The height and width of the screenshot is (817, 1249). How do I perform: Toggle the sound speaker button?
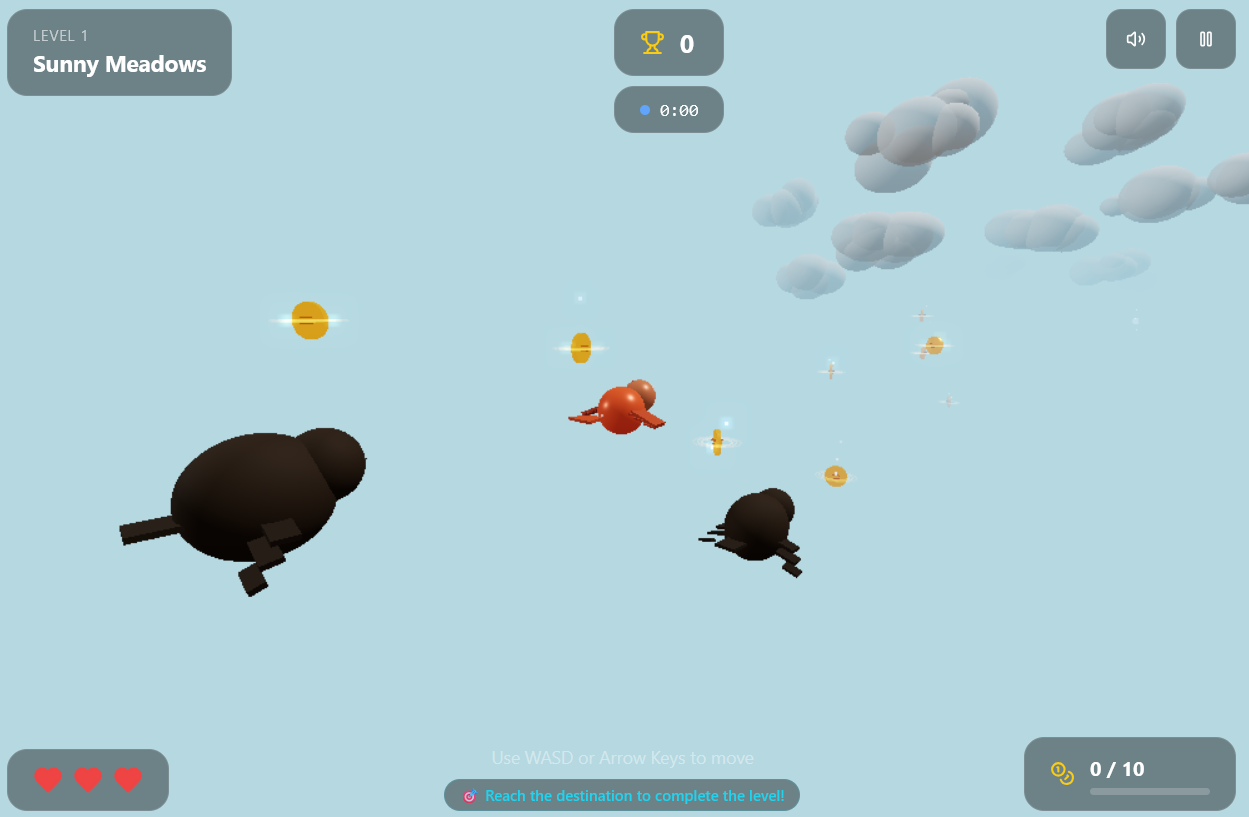coord(1135,39)
